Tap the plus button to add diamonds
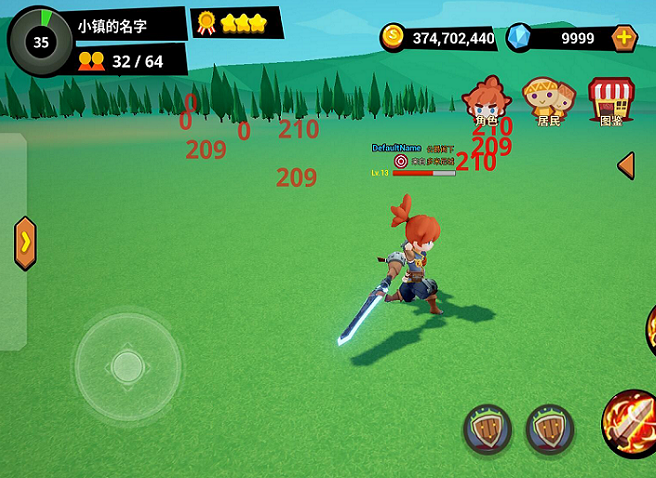Image resolution: width=656 pixels, height=478 pixels. pos(624,38)
